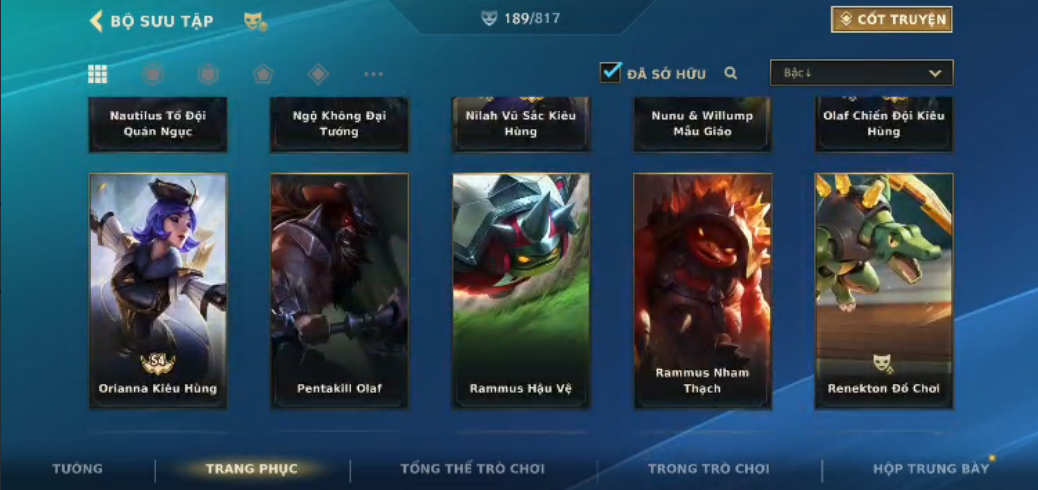The width and height of the screenshot is (1038, 490).
Task: Open the Trong Trò Chơi tab
Action: [709, 469]
